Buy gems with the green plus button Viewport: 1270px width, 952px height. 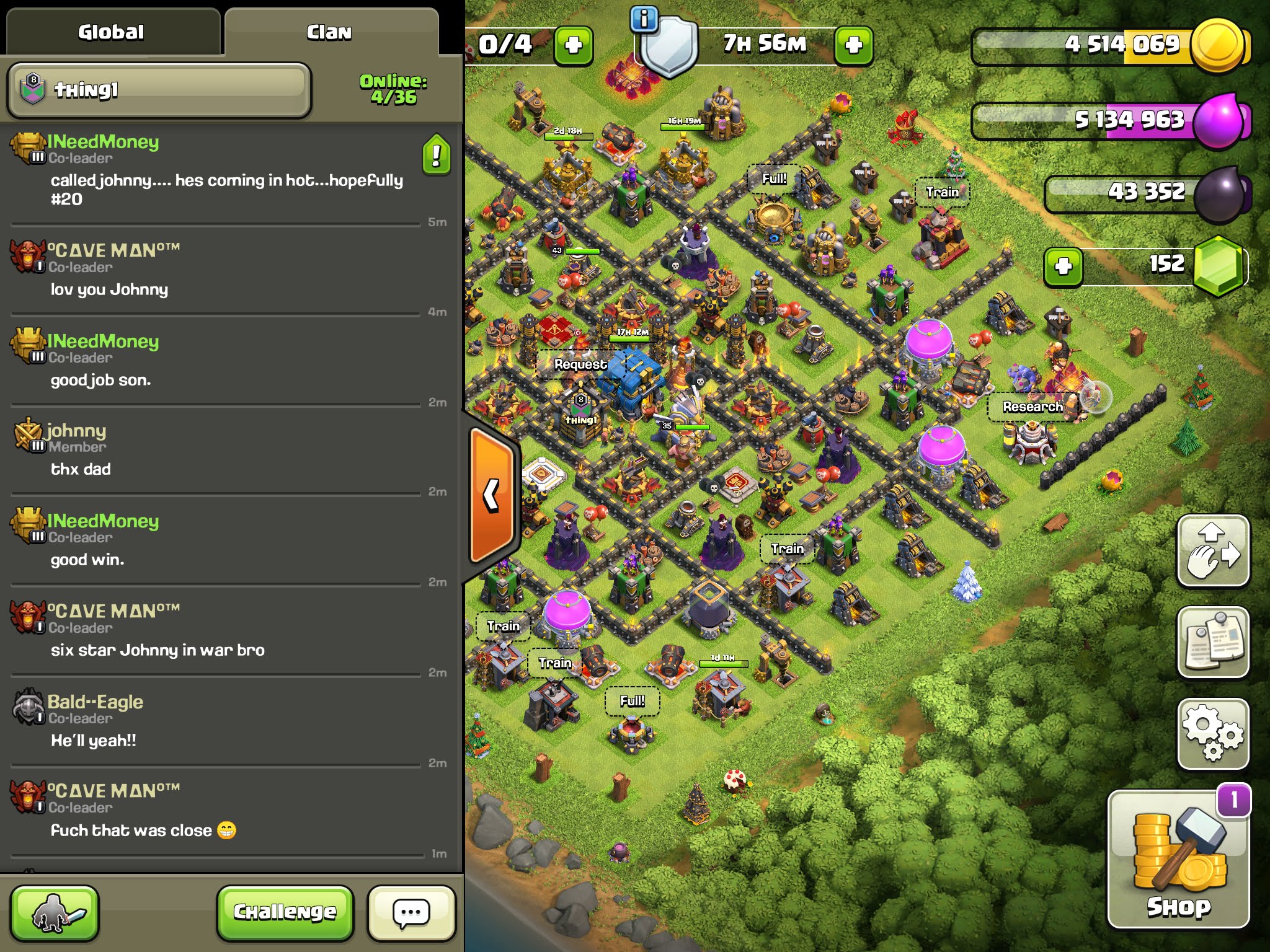coord(1063,267)
